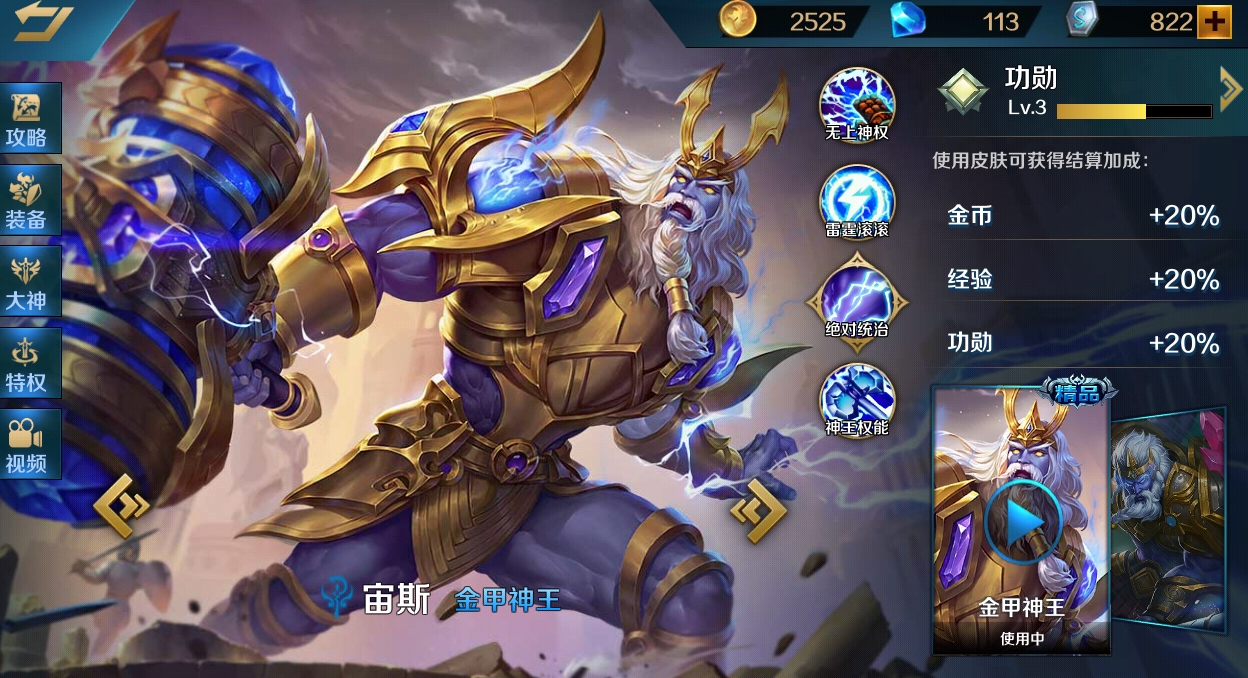Screen dimensions: 1248x678
Task: View the 神王权能 skill icon
Action: (857, 396)
